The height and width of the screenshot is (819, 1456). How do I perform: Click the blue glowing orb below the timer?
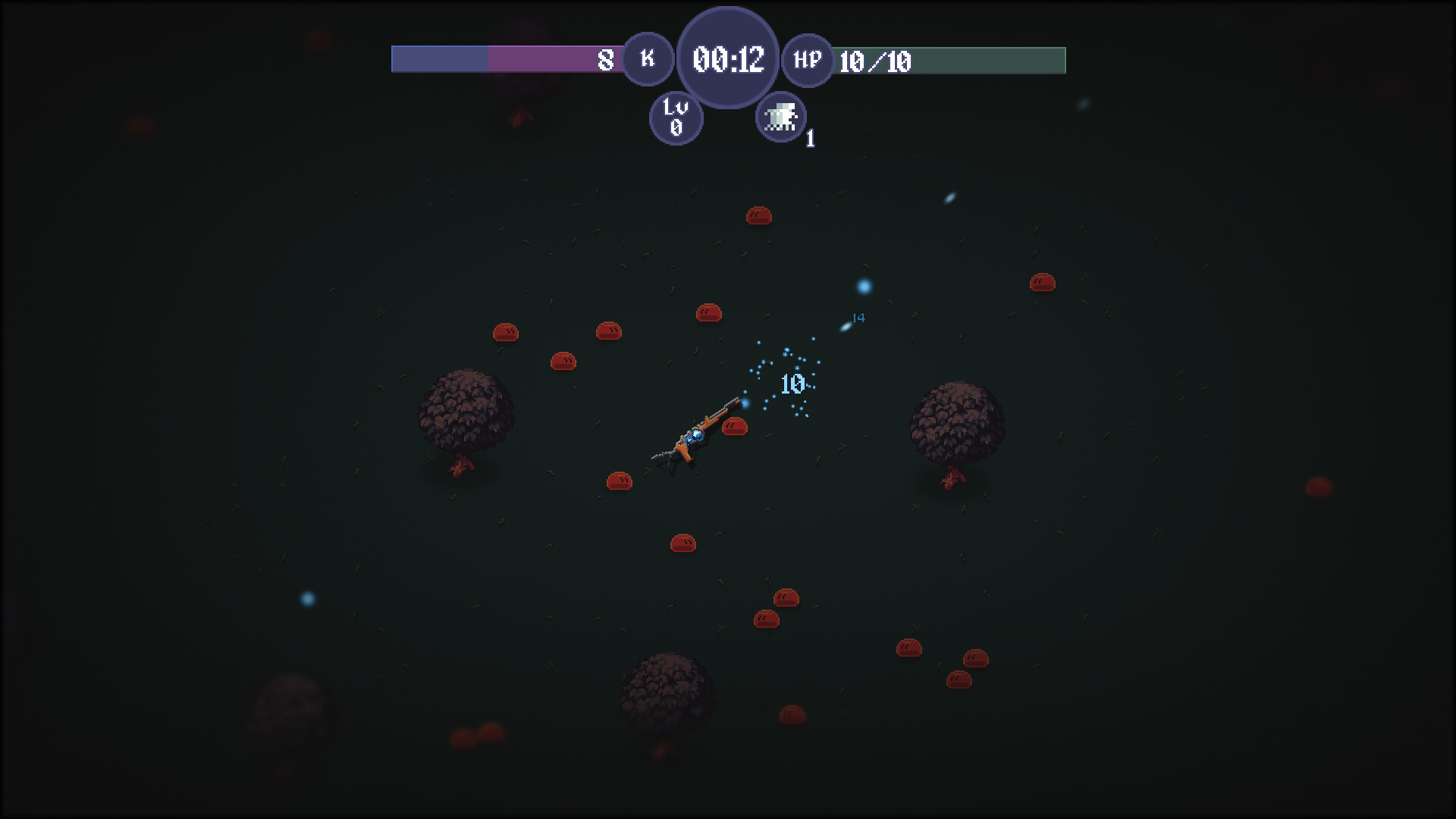pos(863,287)
